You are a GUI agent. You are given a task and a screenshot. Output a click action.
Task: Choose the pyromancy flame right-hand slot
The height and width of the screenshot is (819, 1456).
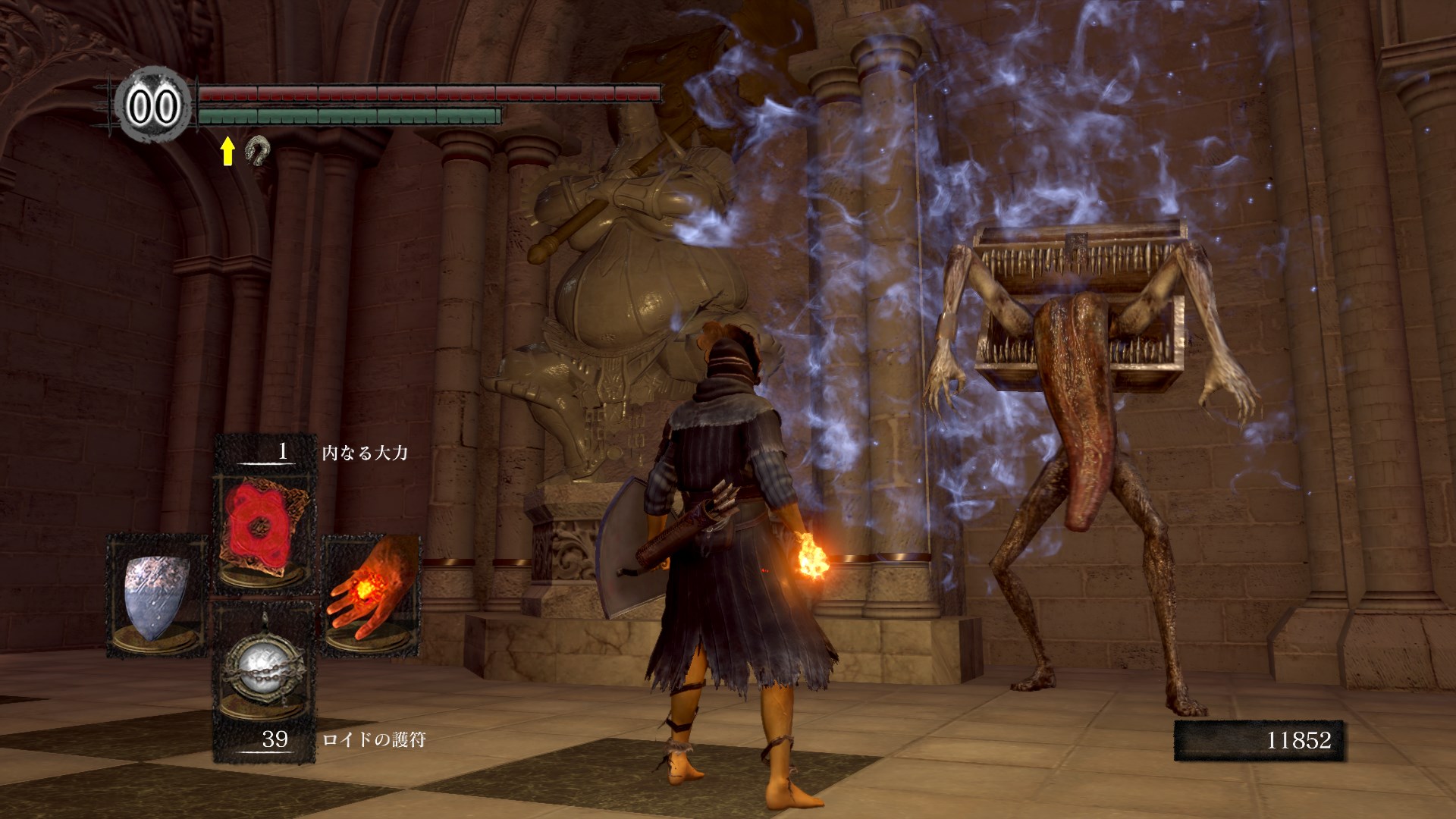coord(372,596)
